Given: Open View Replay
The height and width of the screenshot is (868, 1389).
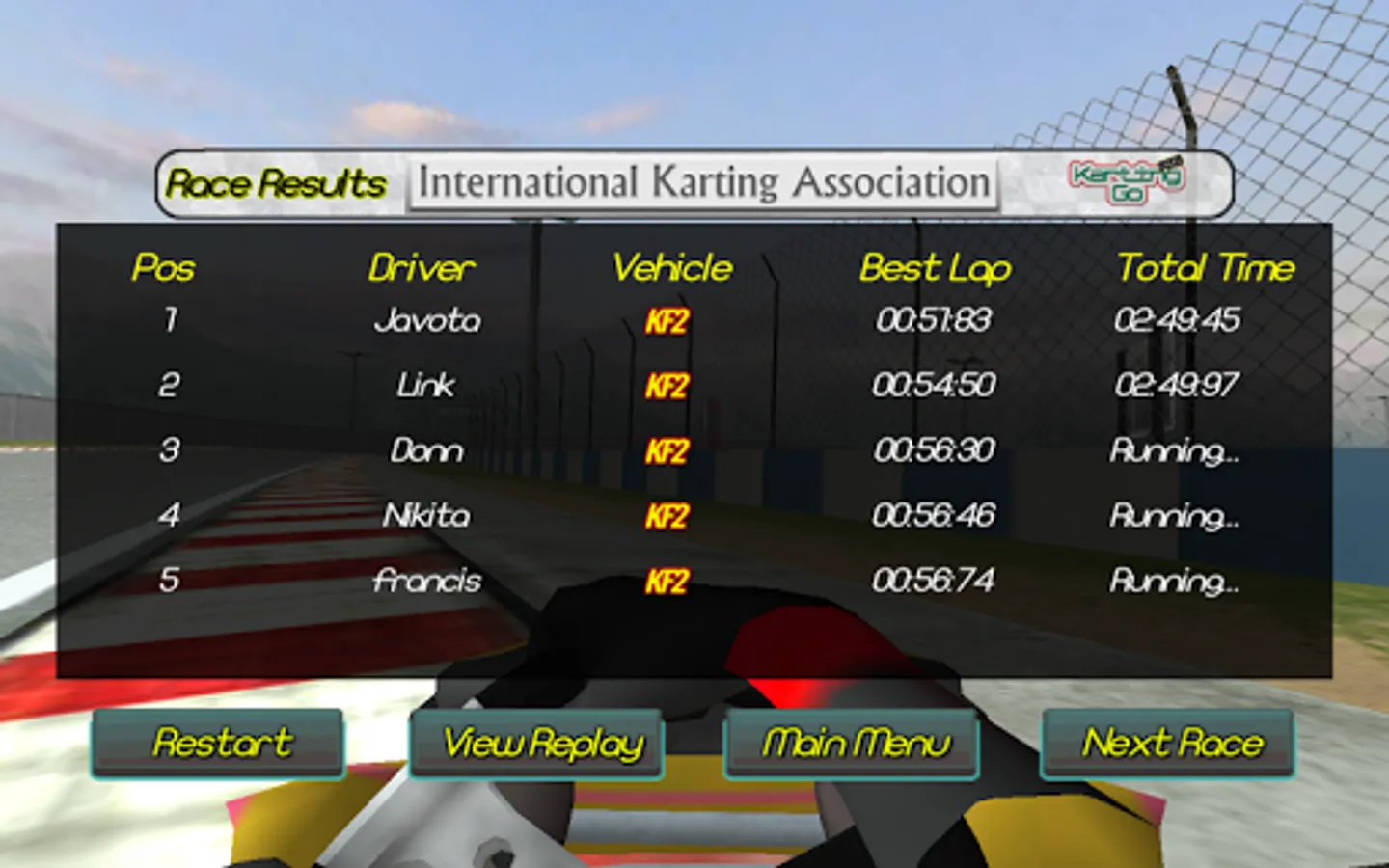Looking at the screenshot, I should tap(537, 744).
